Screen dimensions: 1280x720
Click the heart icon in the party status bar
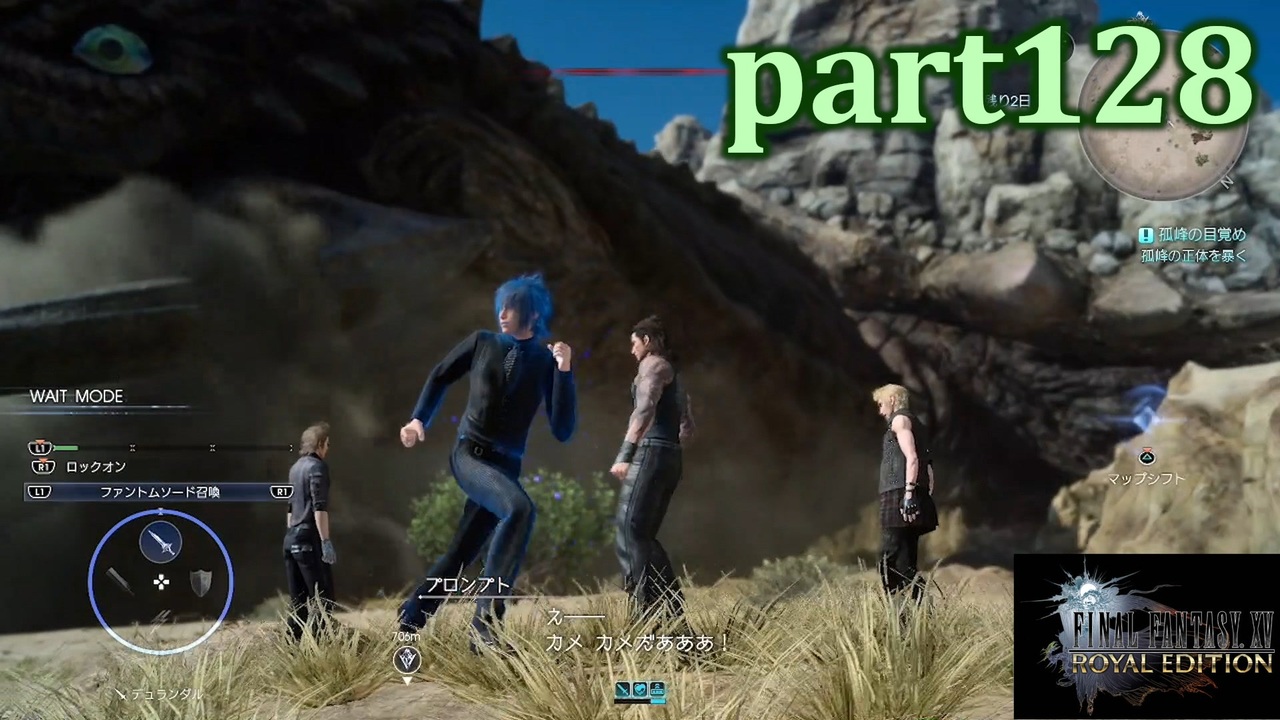click(x=640, y=689)
